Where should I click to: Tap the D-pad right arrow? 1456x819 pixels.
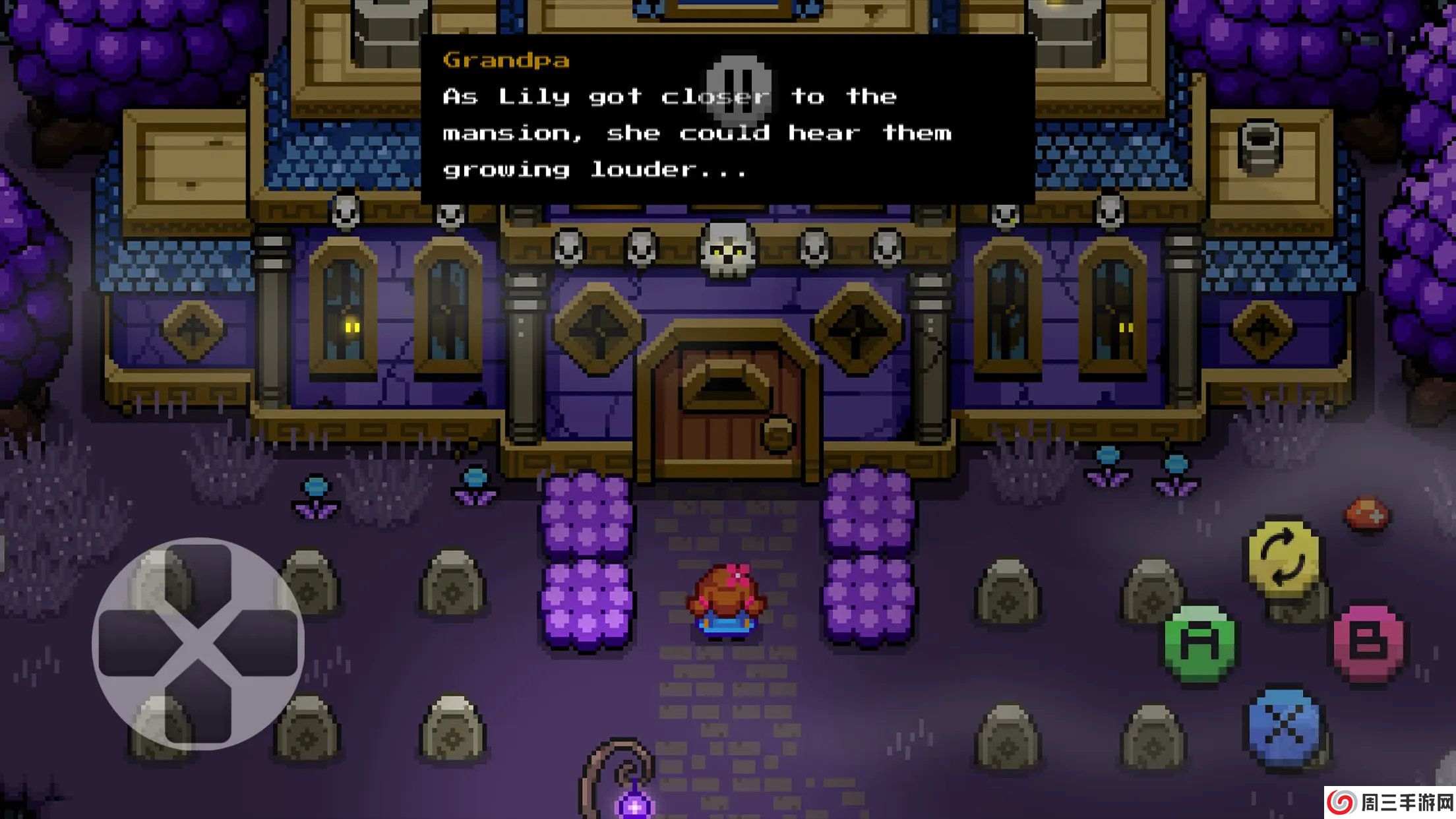click(x=264, y=644)
